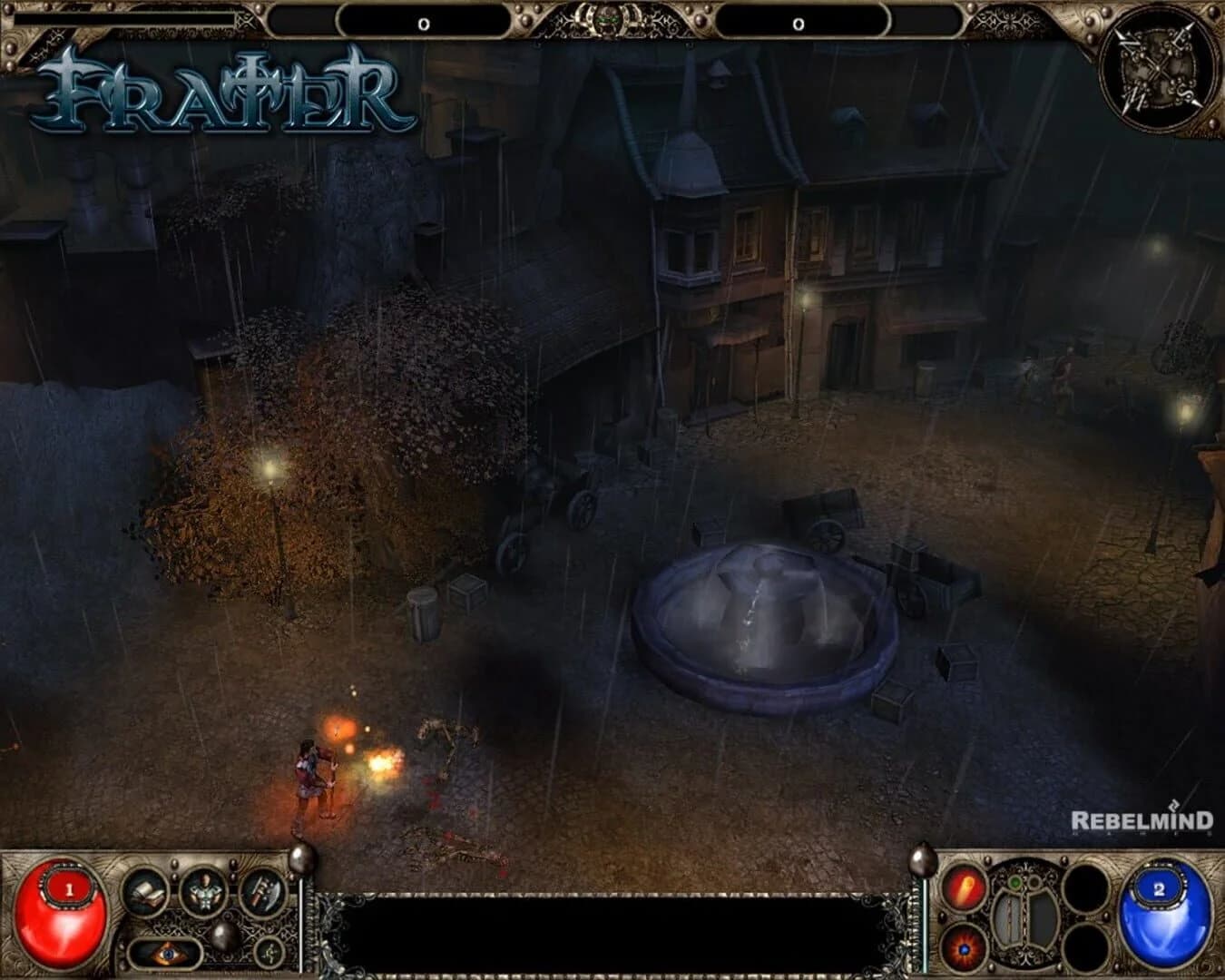Open the character equipment armor icon
This screenshot has height=980, width=1225.
(203, 894)
